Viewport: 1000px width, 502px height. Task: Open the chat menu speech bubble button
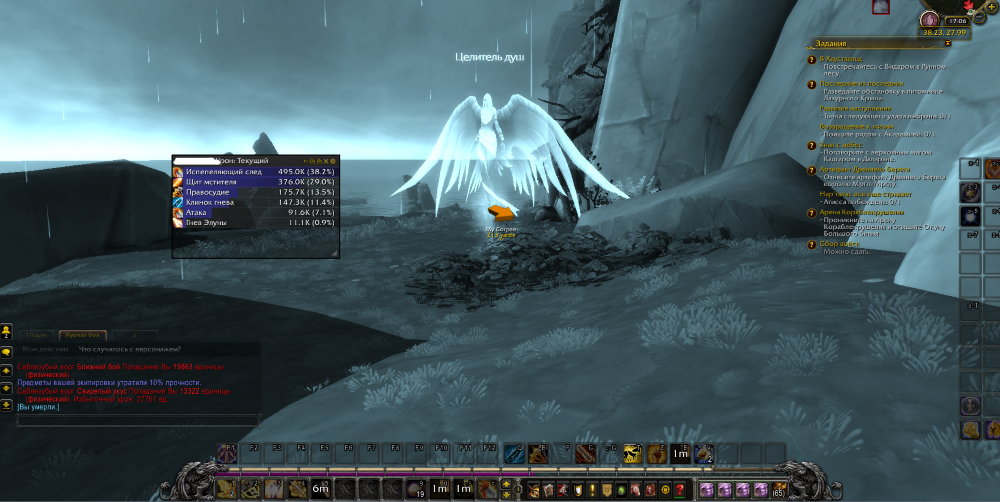(x=6, y=351)
